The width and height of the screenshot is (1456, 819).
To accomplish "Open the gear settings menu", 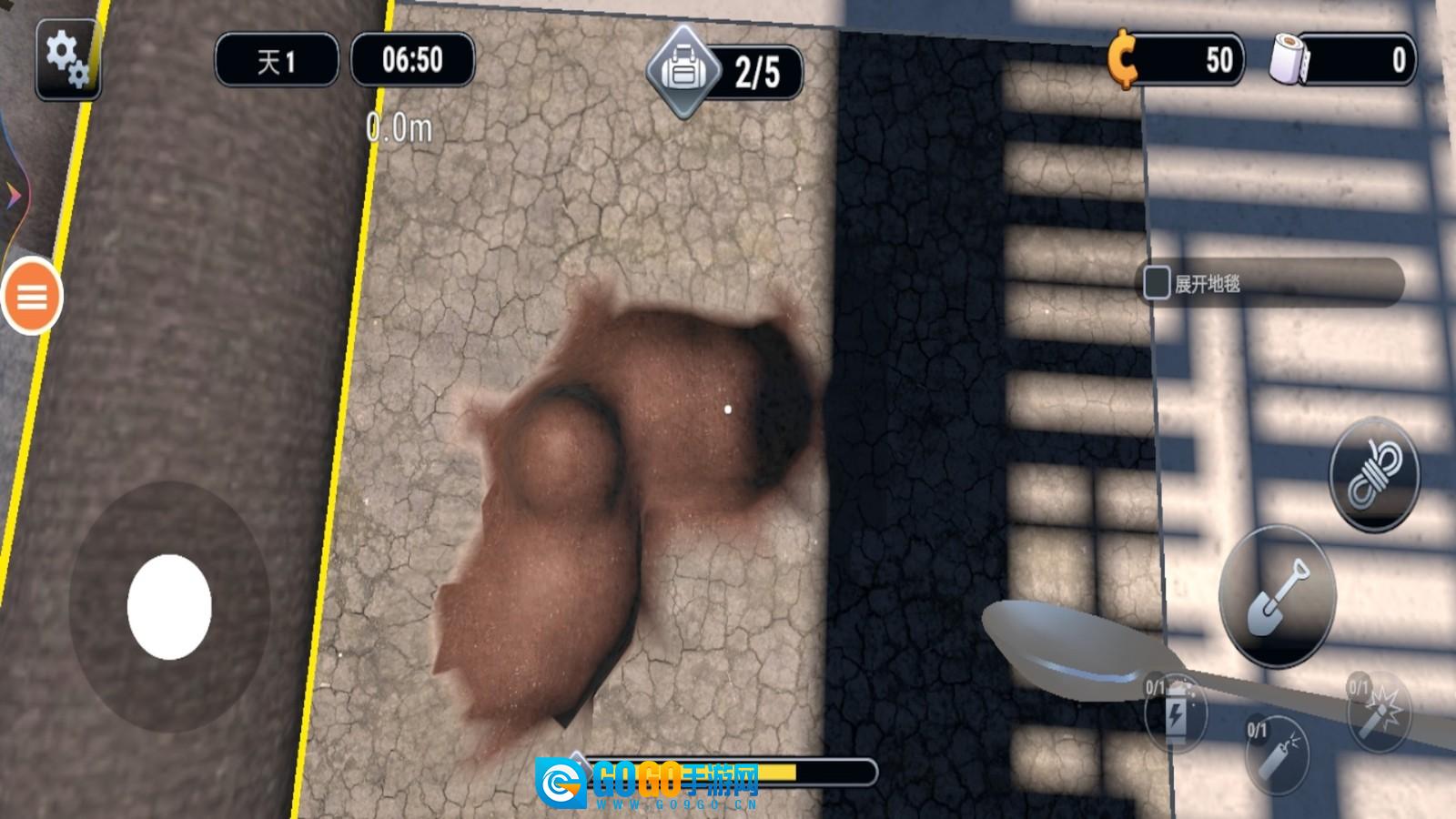I will (68, 59).
